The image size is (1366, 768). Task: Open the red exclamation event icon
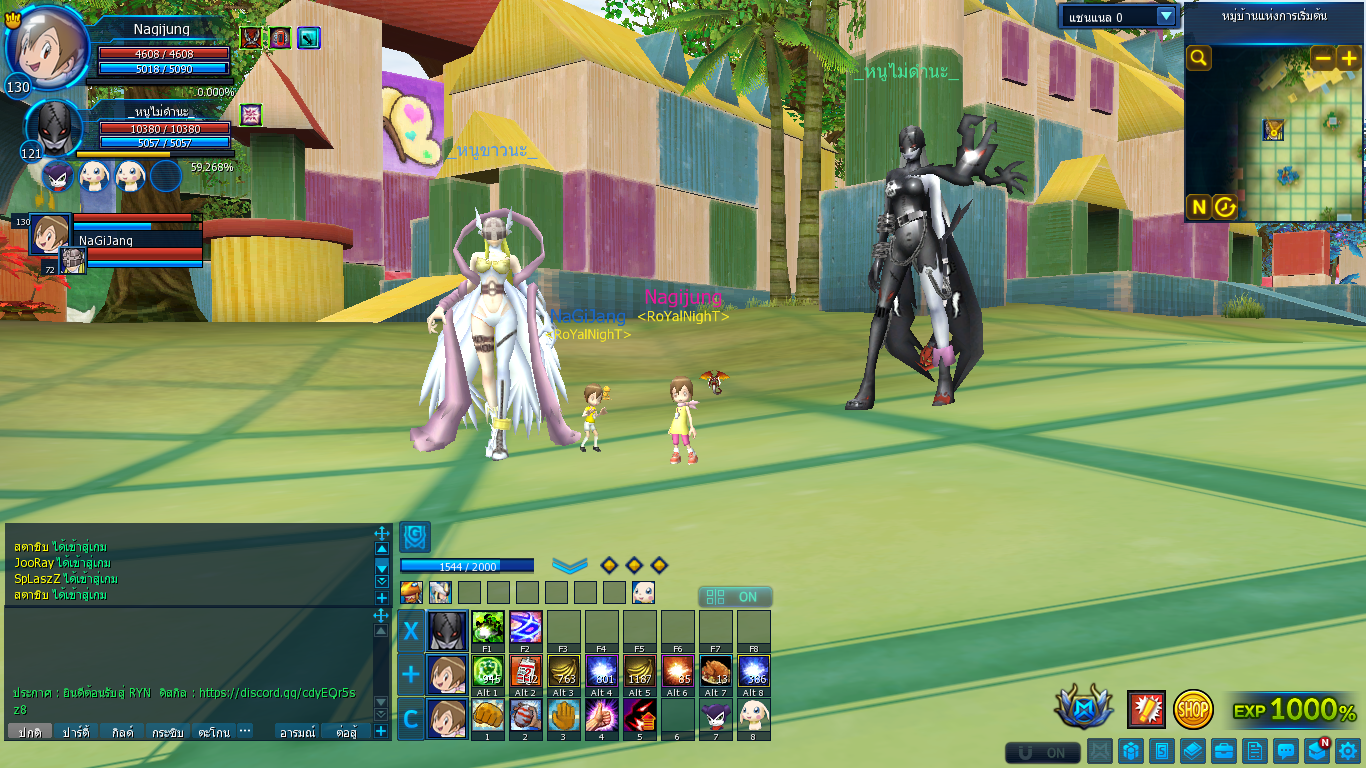pos(1146,709)
